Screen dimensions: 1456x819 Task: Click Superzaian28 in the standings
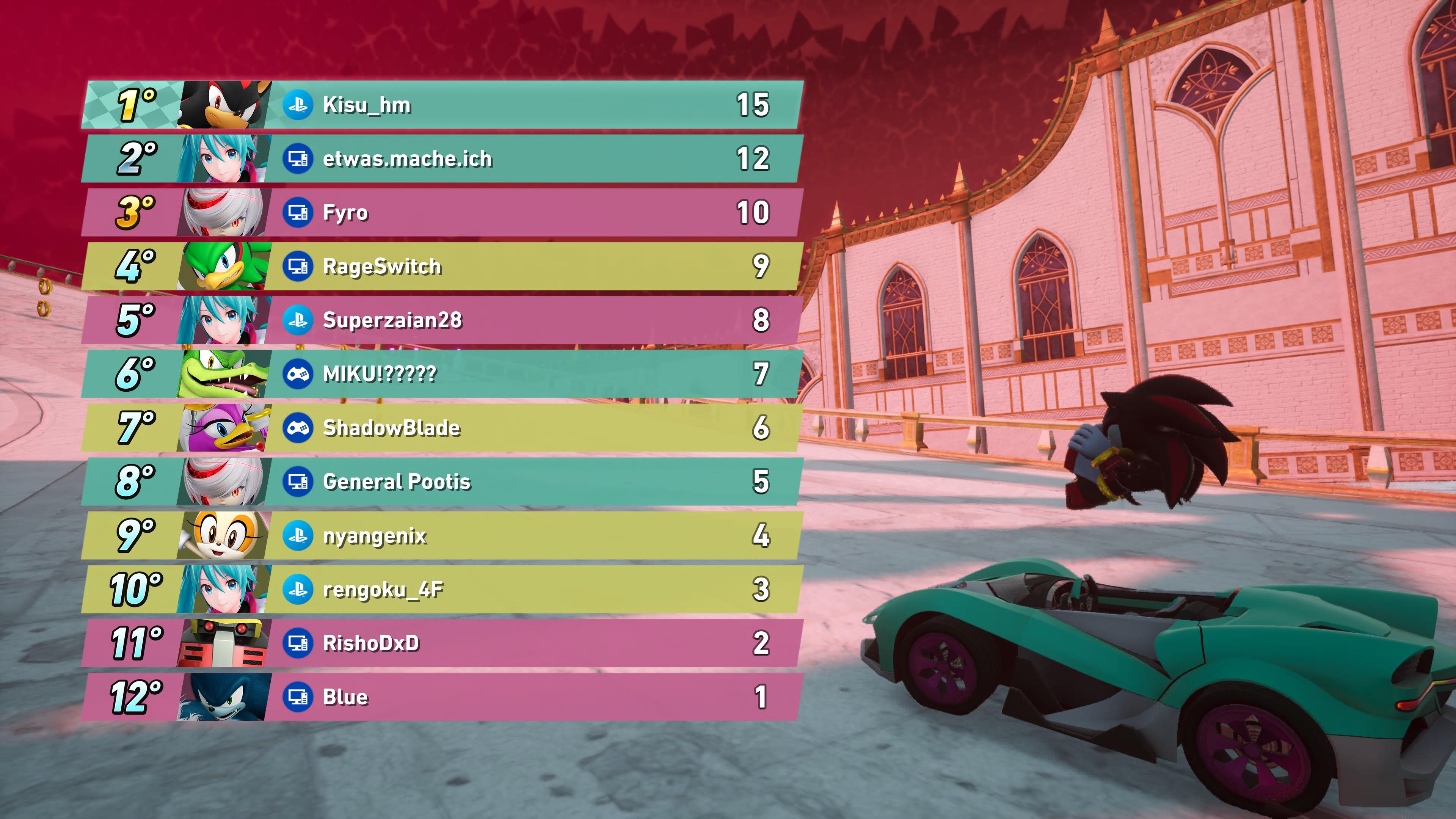pos(442,320)
